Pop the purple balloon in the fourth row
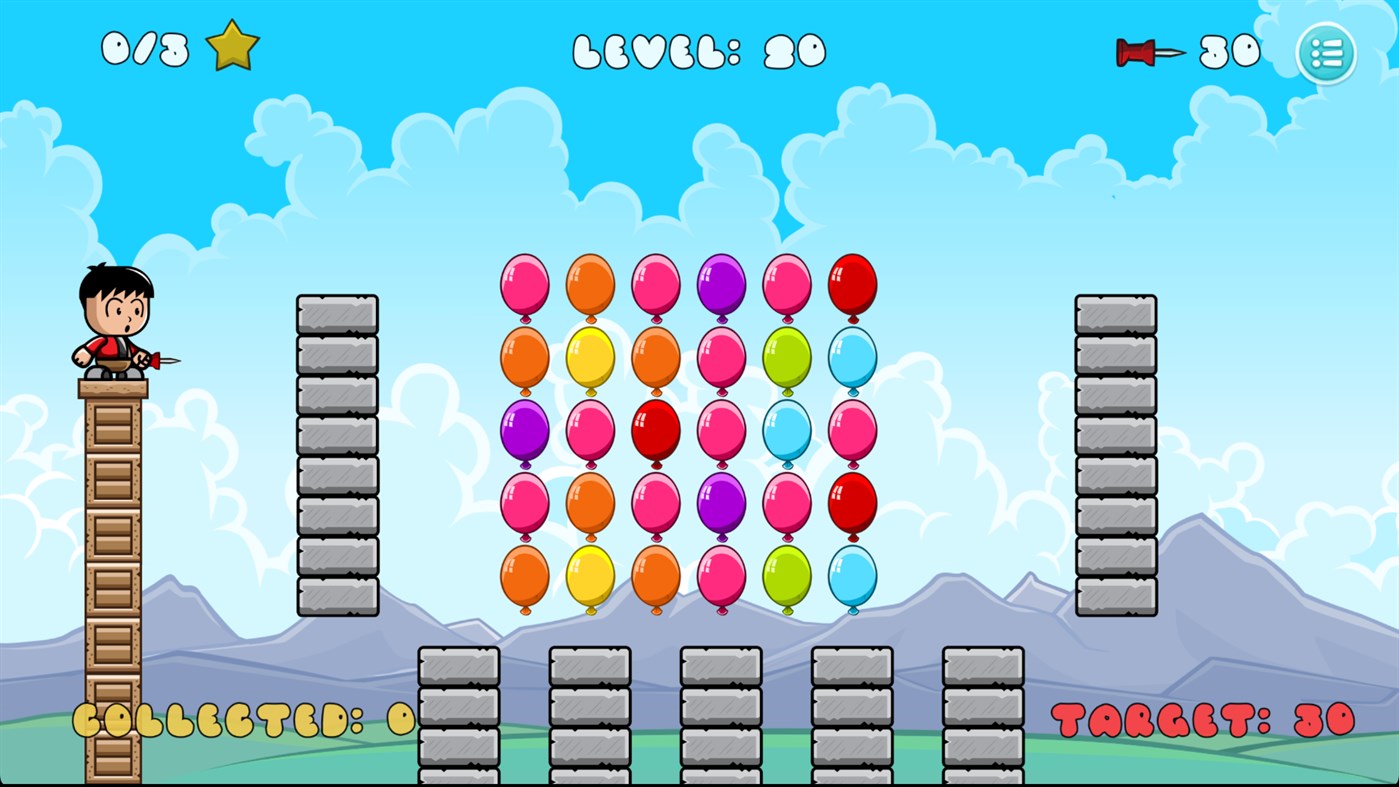Viewport: 1399px width, 787px height. [722, 504]
